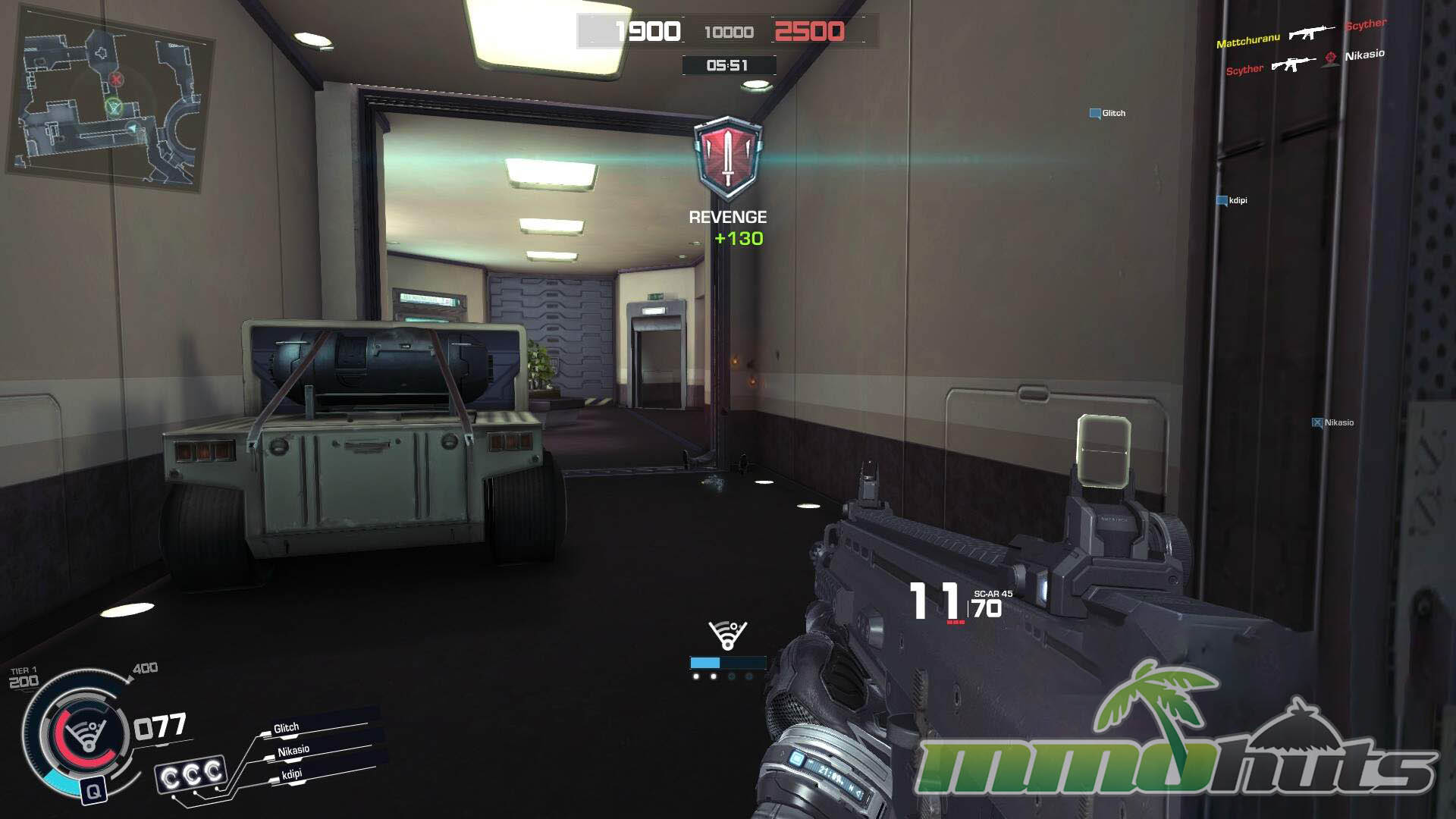Click the Glitch teammate marker with blue icon

1107,114
